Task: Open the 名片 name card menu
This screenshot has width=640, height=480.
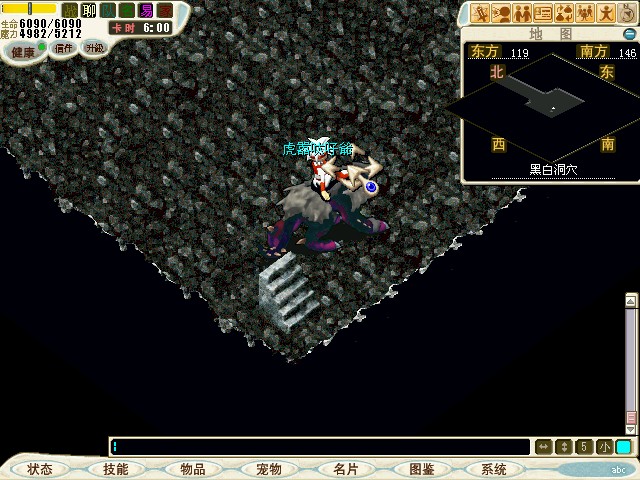Action: (x=345, y=469)
